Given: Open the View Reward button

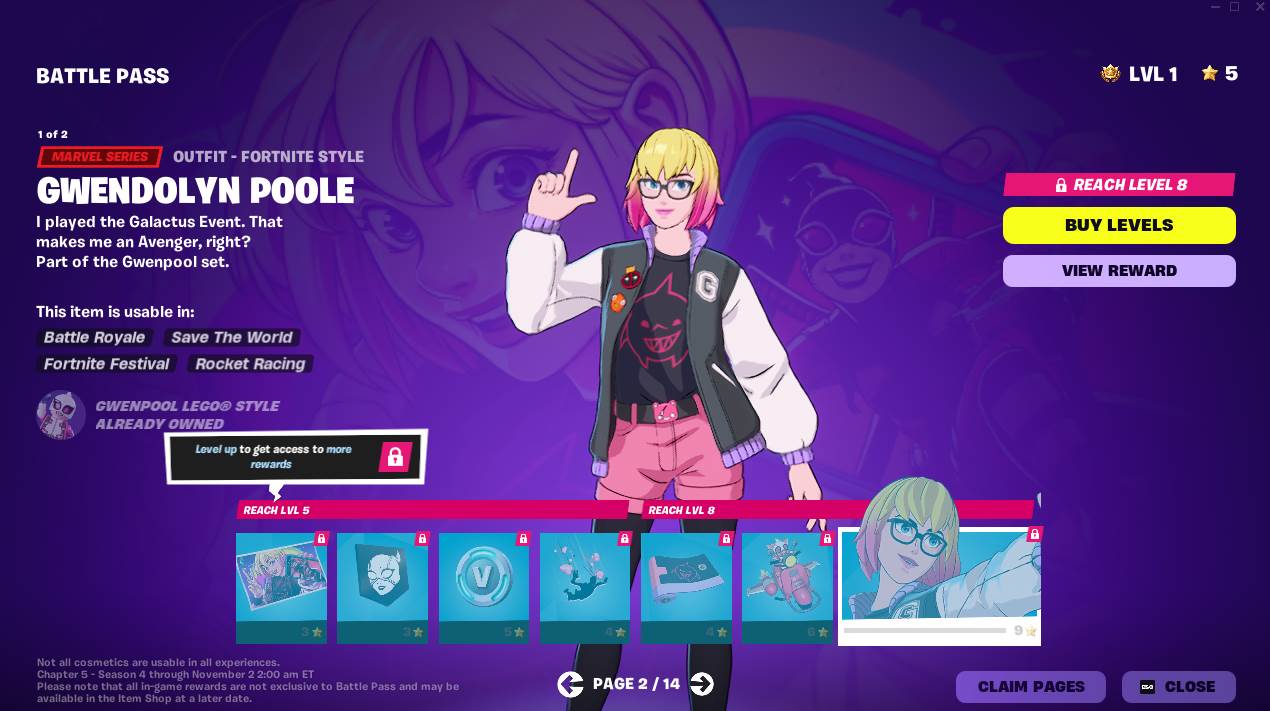Looking at the screenshot, I should click(x=1119, y=270).
